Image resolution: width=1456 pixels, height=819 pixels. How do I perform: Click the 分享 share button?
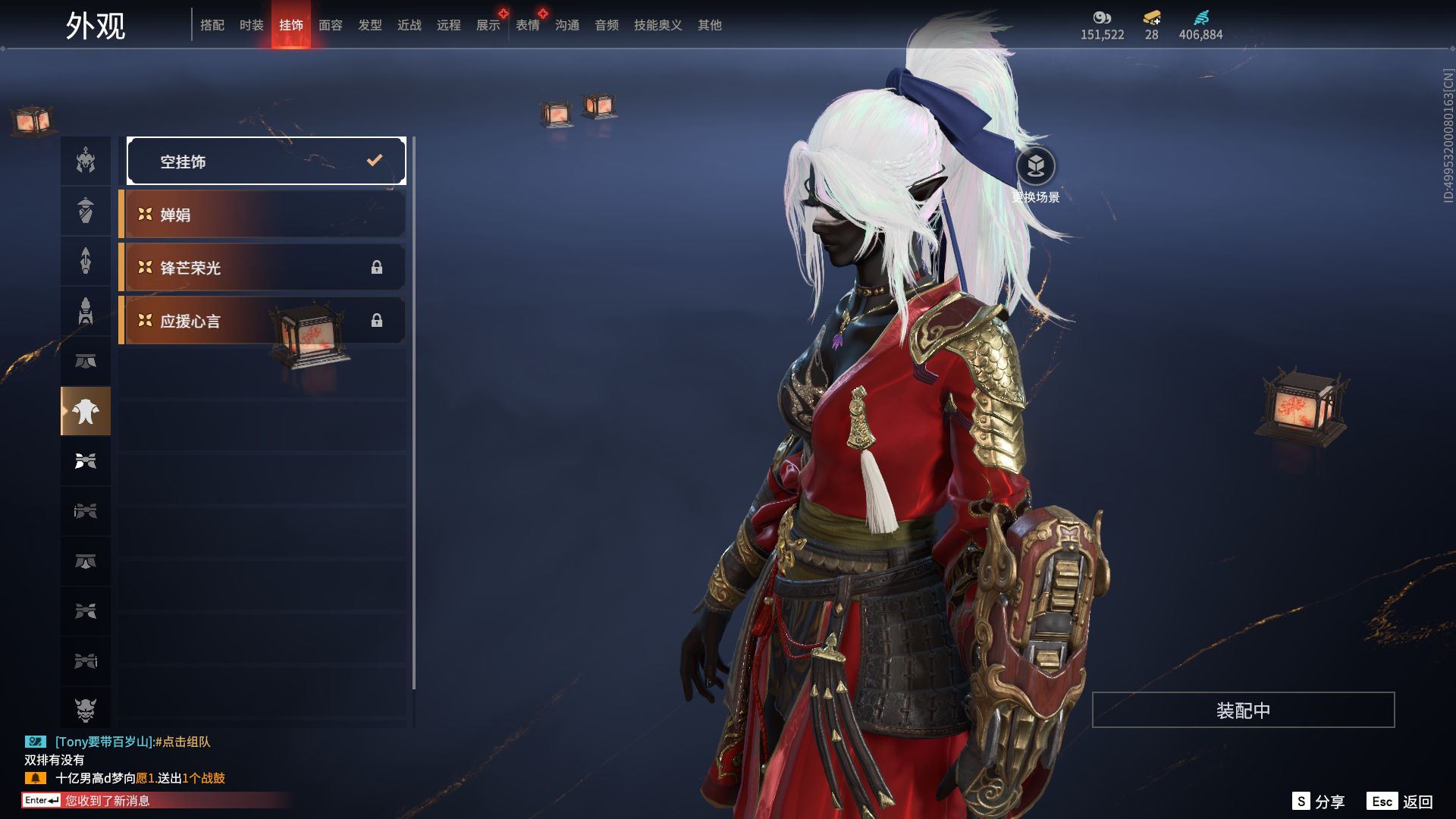[1319, 802]
